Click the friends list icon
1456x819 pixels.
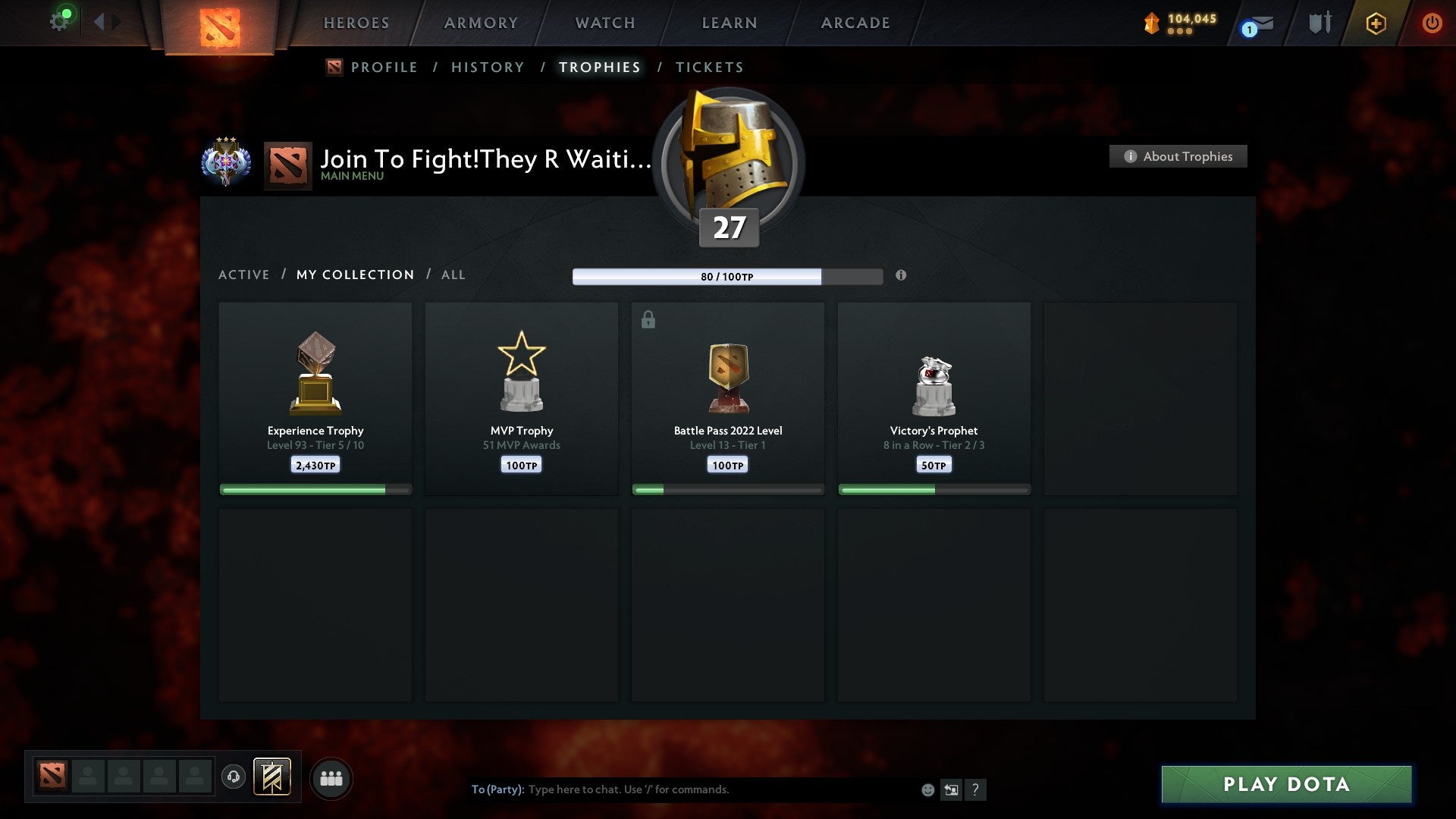click(331, 777)
